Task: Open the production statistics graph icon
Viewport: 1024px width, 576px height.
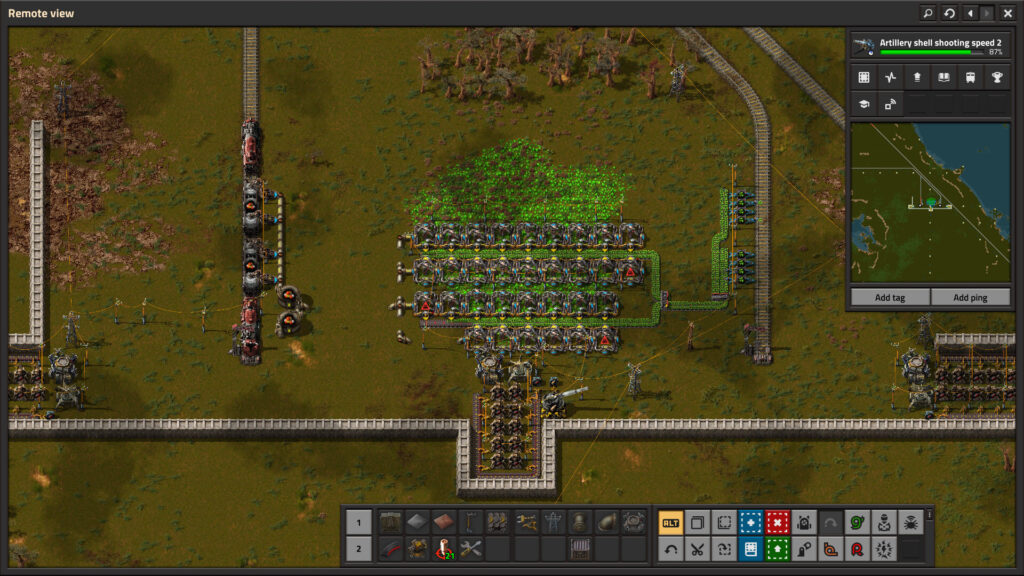Action: (x=890, y=77)
